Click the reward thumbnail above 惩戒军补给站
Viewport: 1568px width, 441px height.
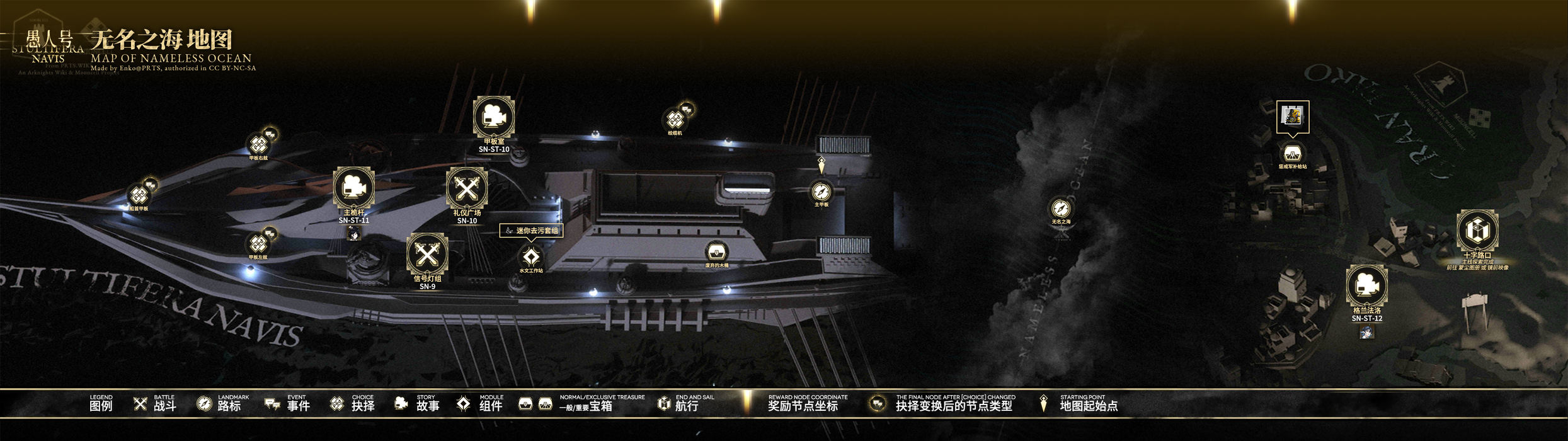click(1292, 117)
